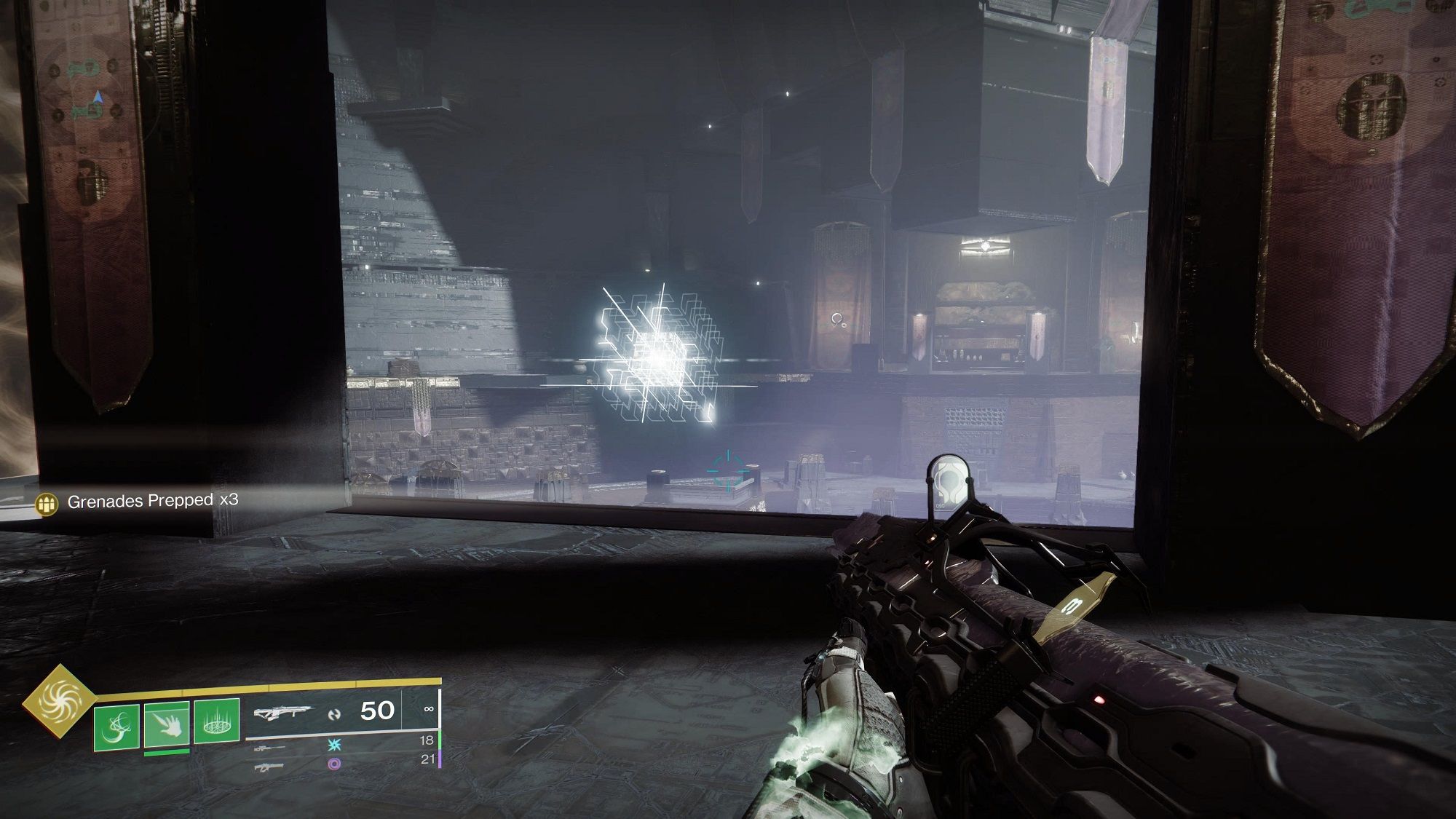Click the Grenades Prepped buff icon

[x=47, y=504]
